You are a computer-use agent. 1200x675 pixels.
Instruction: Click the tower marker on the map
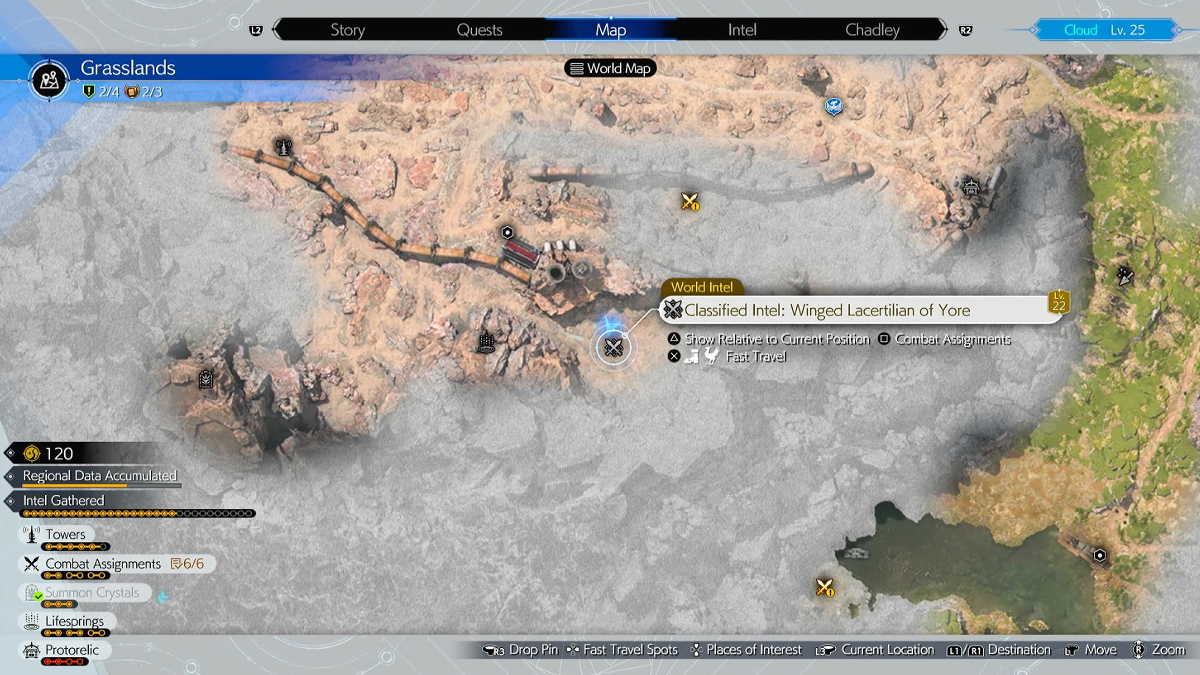[284, 146]
